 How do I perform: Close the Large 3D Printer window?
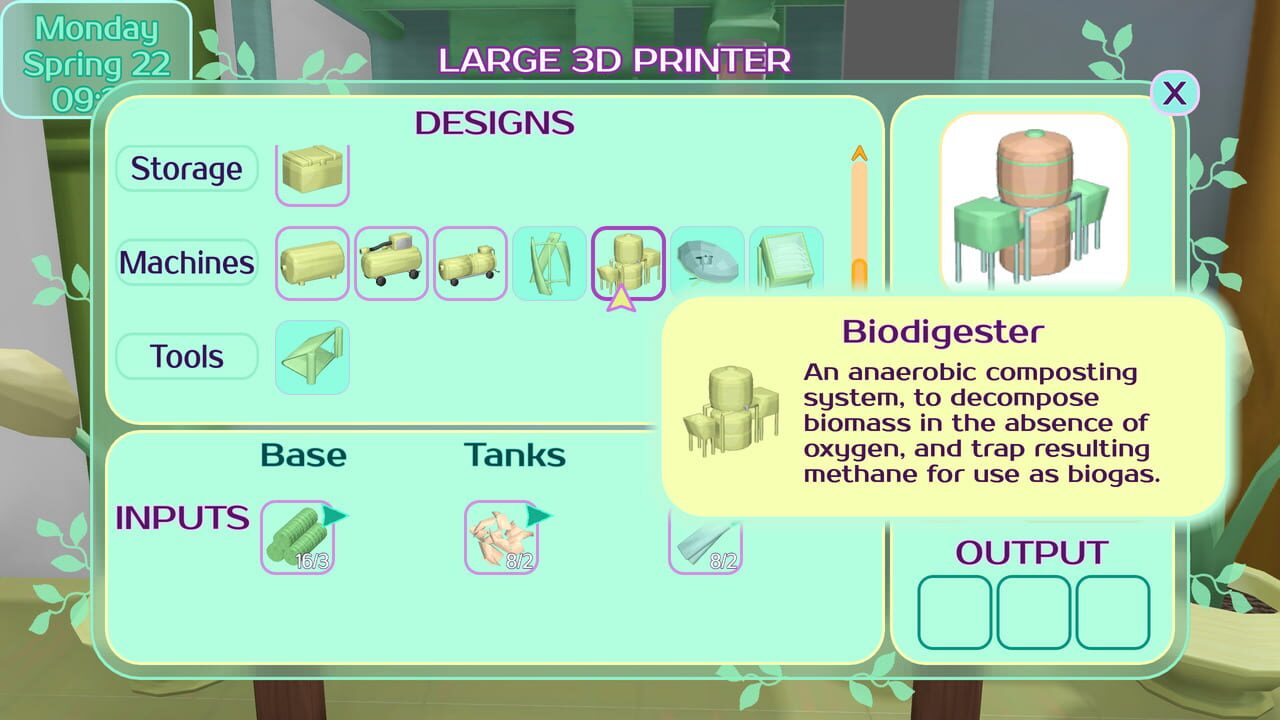(x=1175, y=92)
